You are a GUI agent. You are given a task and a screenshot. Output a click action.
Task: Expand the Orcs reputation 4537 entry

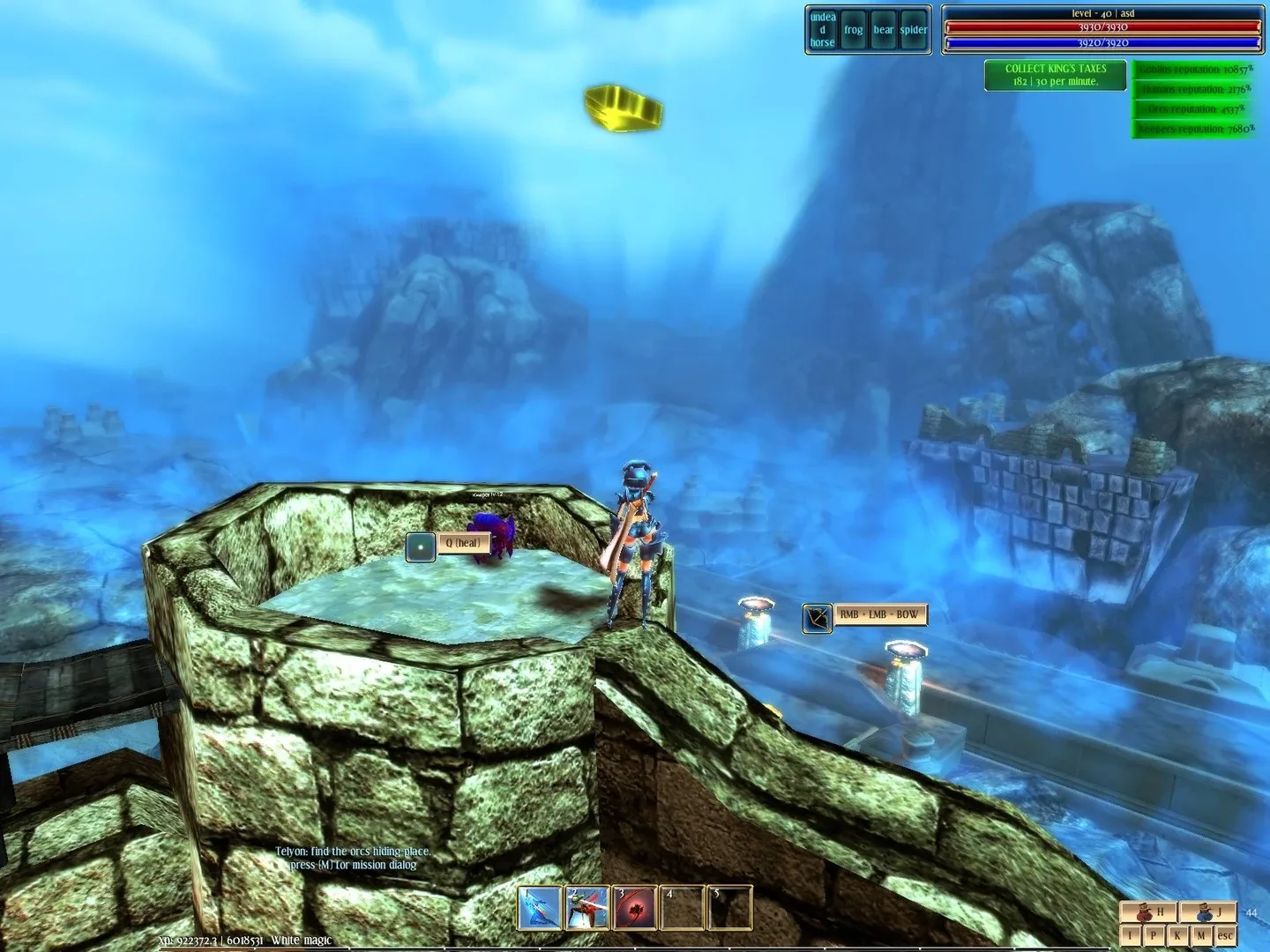(1195, 108)
